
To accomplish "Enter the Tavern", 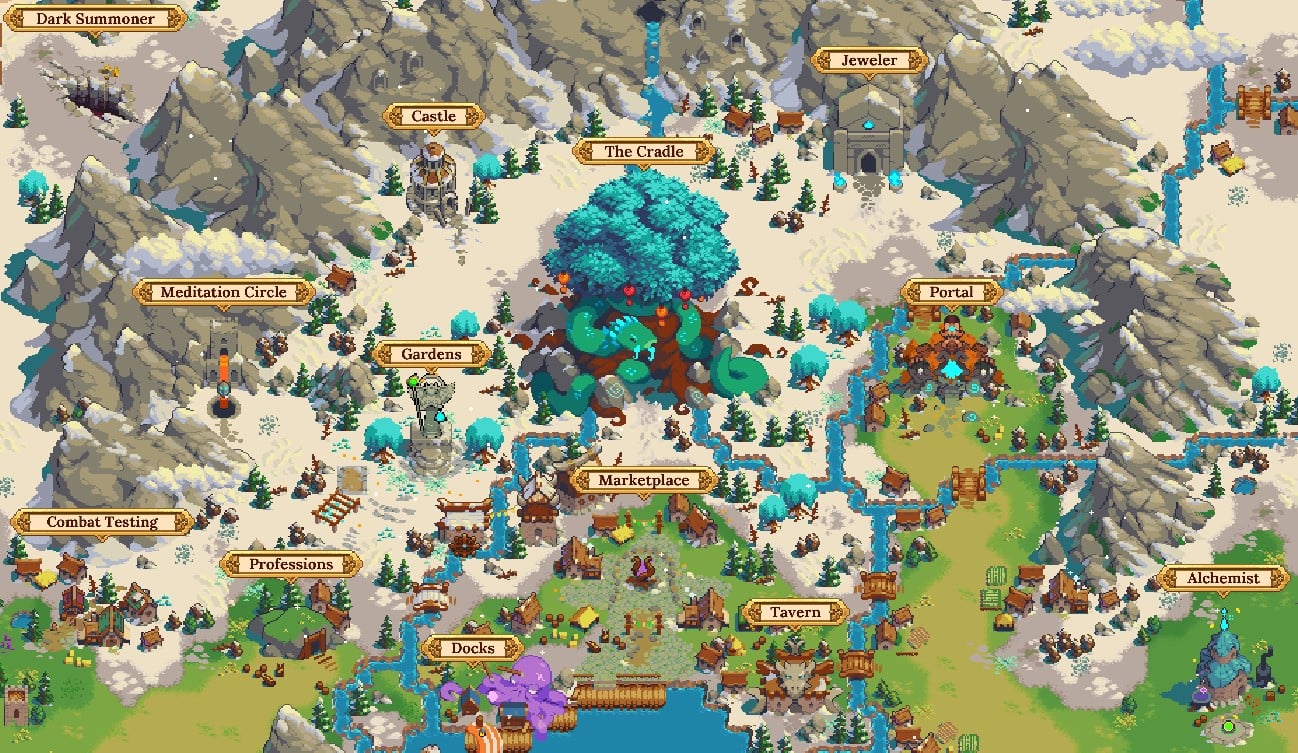I will tap(795, 613).
